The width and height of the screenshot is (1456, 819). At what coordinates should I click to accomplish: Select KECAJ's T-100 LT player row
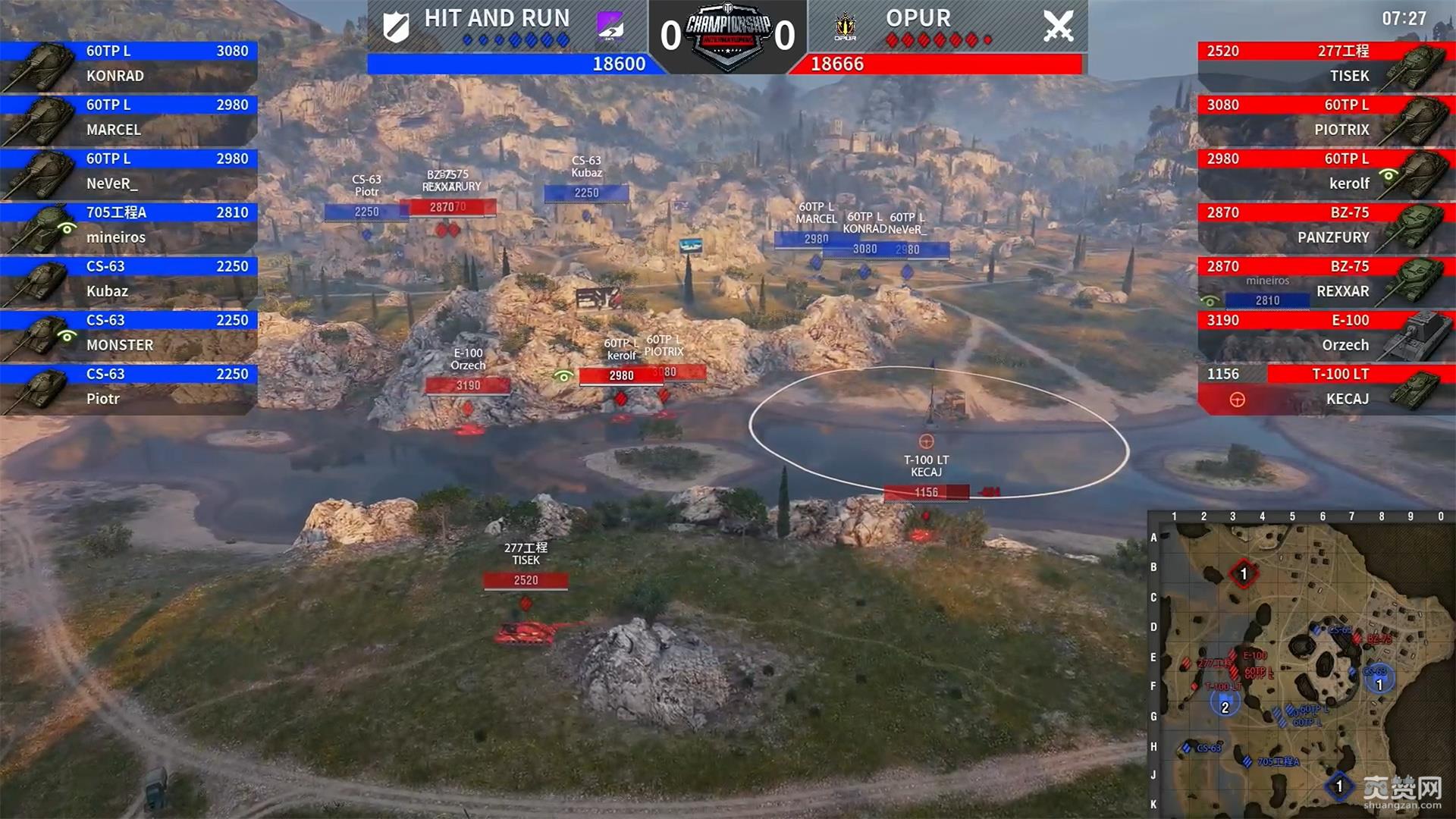[x=1326, y=387]
